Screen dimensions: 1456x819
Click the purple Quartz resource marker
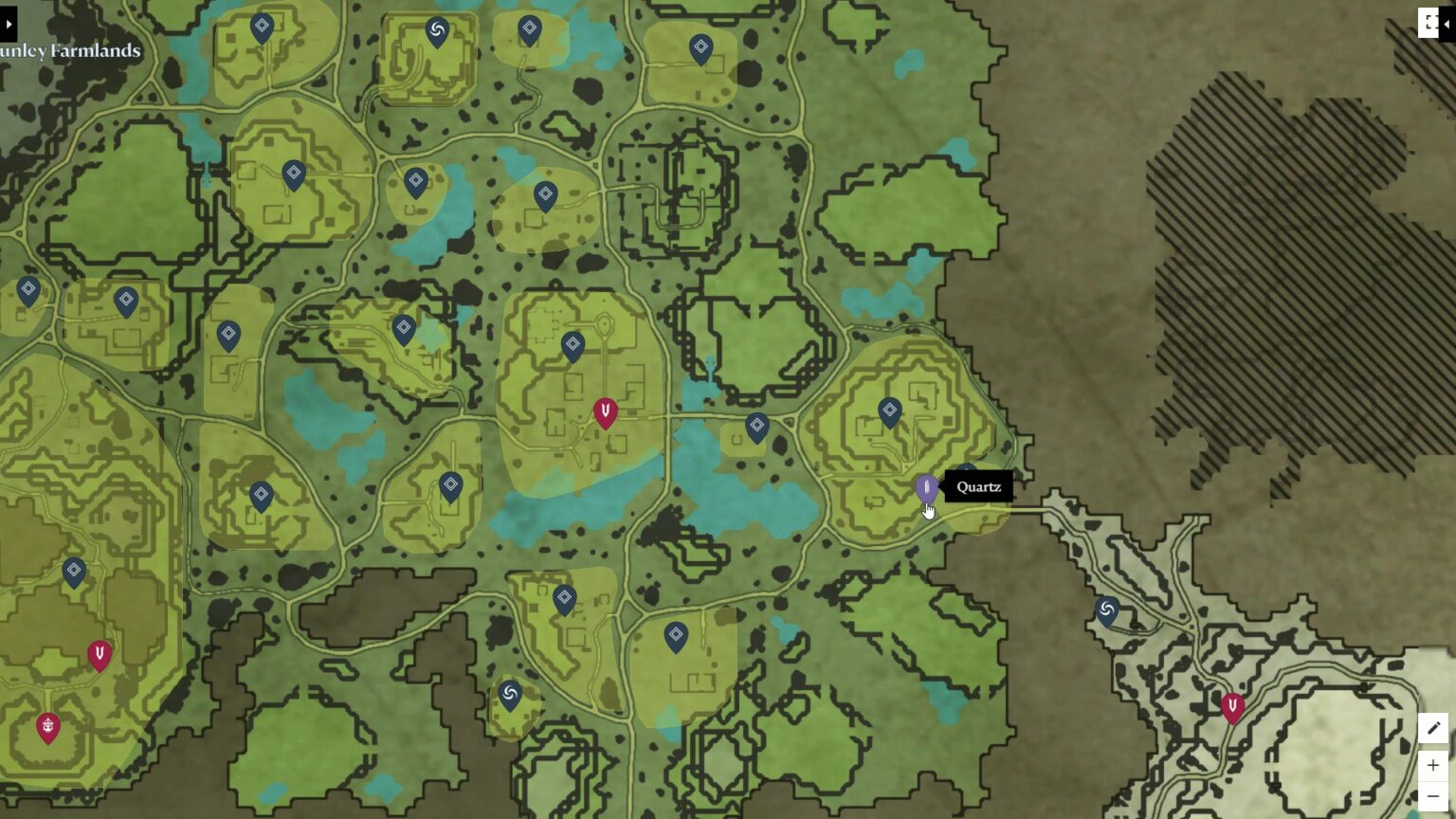click(x=926, y=488)
